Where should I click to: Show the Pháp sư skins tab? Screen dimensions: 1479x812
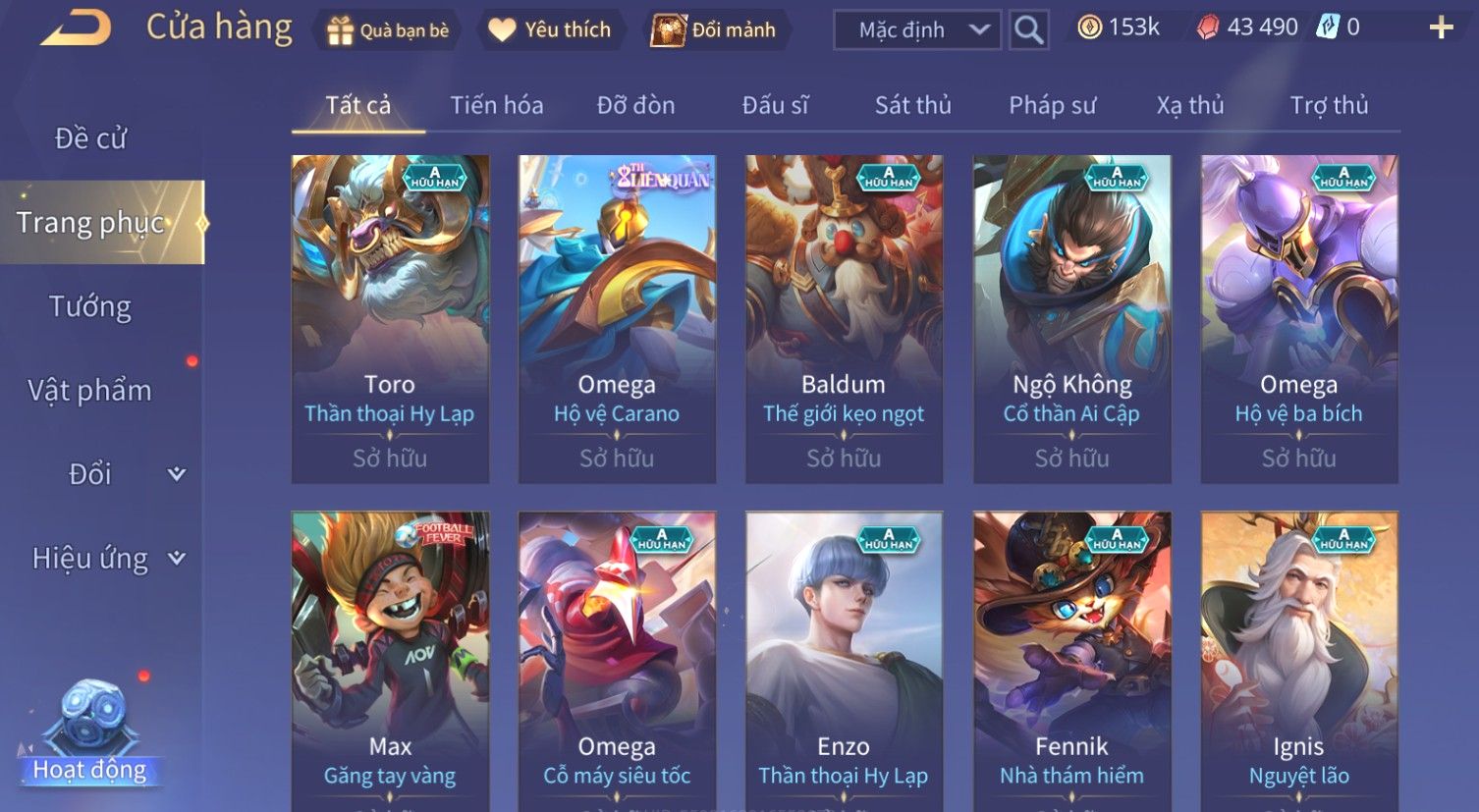(x=1052, y=105)
